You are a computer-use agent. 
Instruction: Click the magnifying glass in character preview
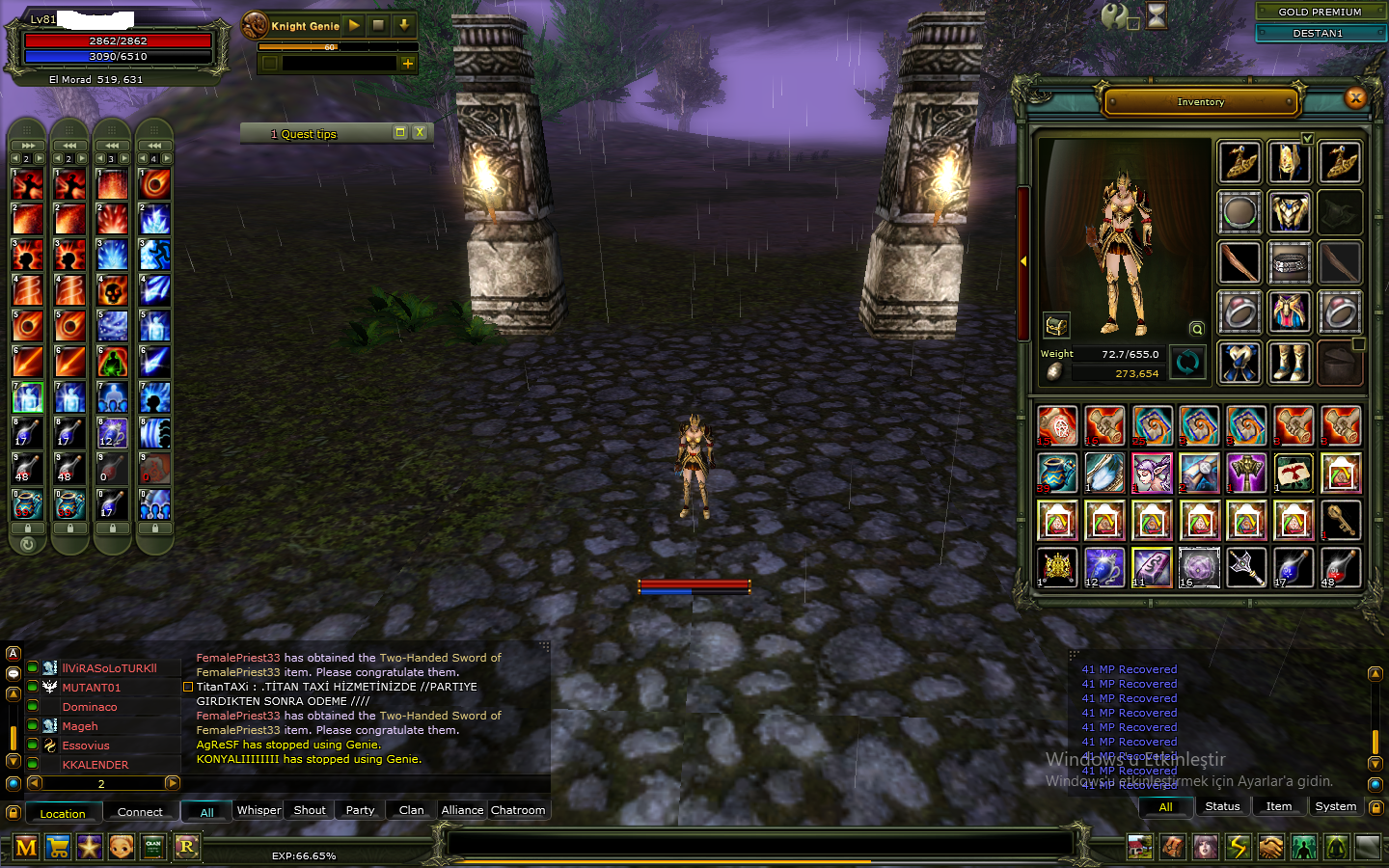[1196, 328]
